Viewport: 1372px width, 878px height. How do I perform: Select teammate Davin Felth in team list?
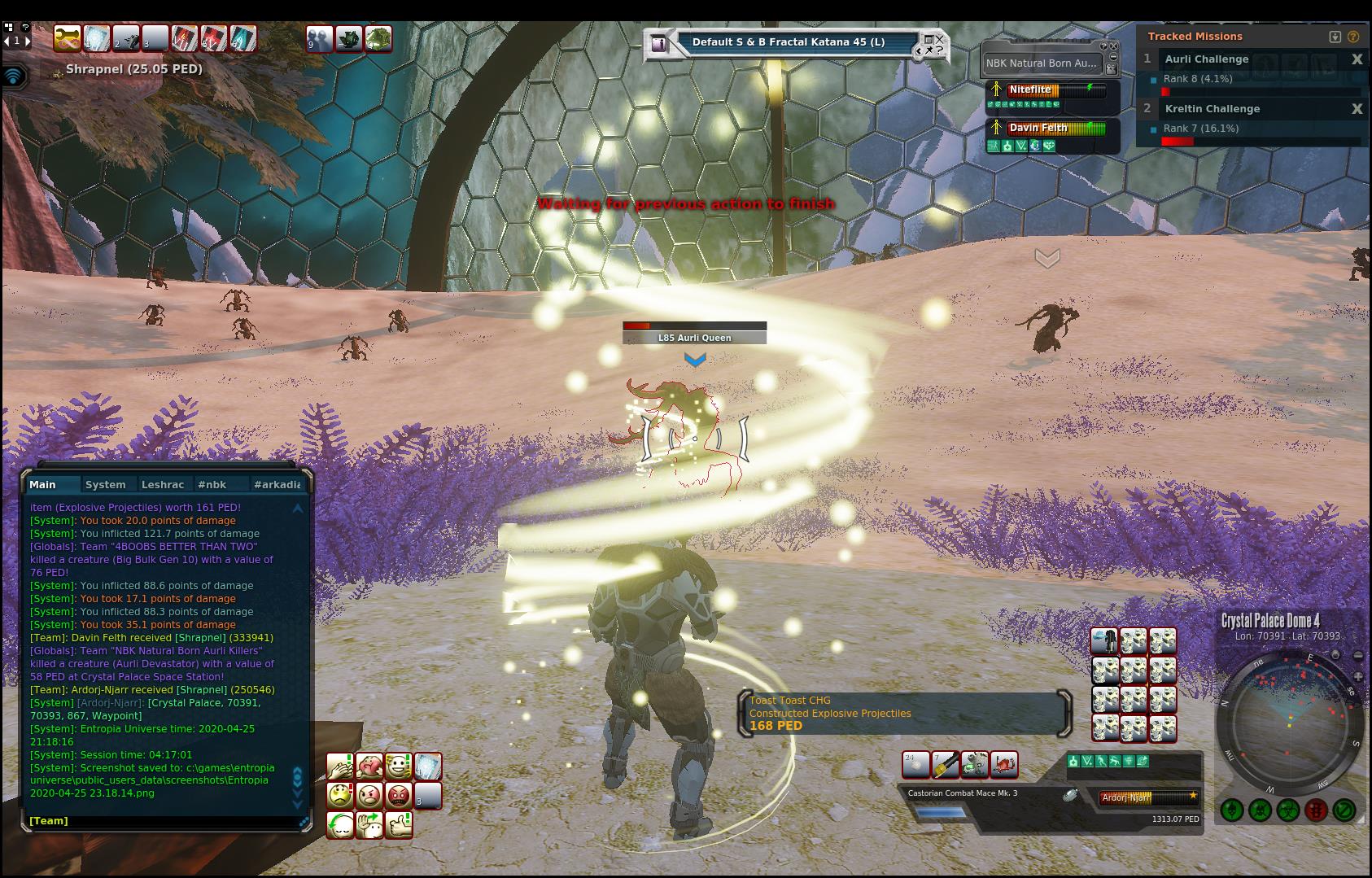[1038, 128]
